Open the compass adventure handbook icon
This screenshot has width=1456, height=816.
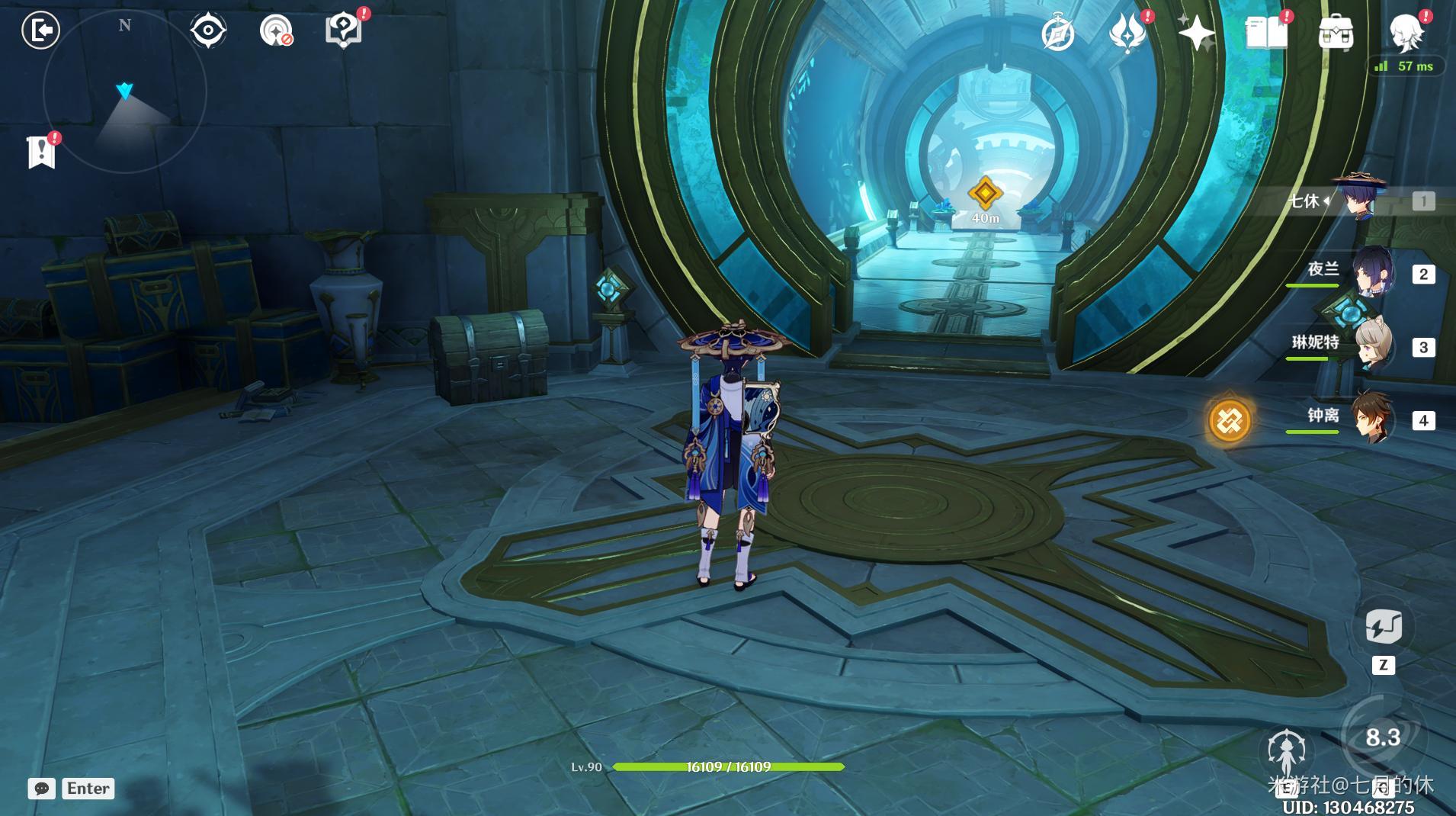coord(1057,33)
